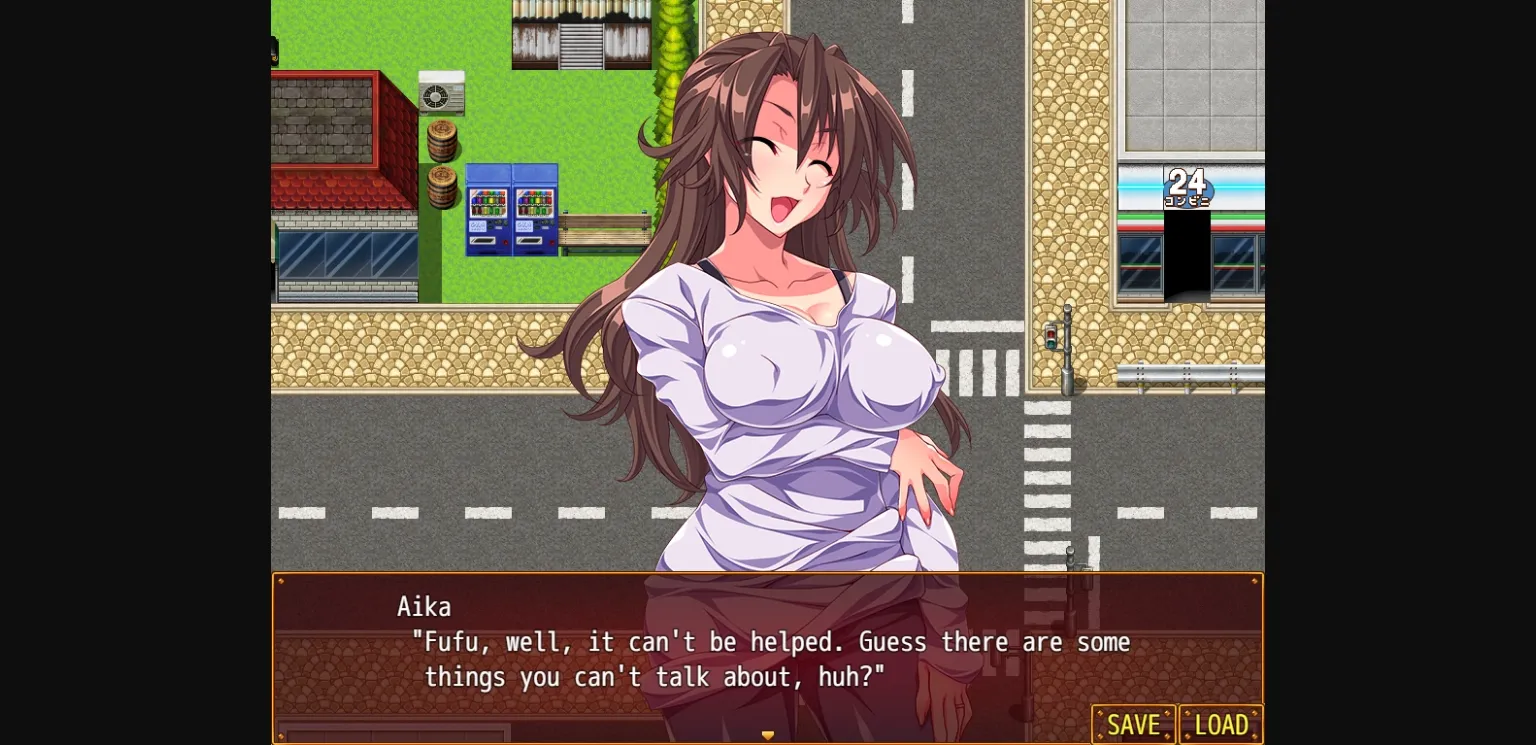The height and width of the screenshot is (745, 1536).
Task: Click the continue arrow in the dialogue box
Action: [x=767, y=734]
